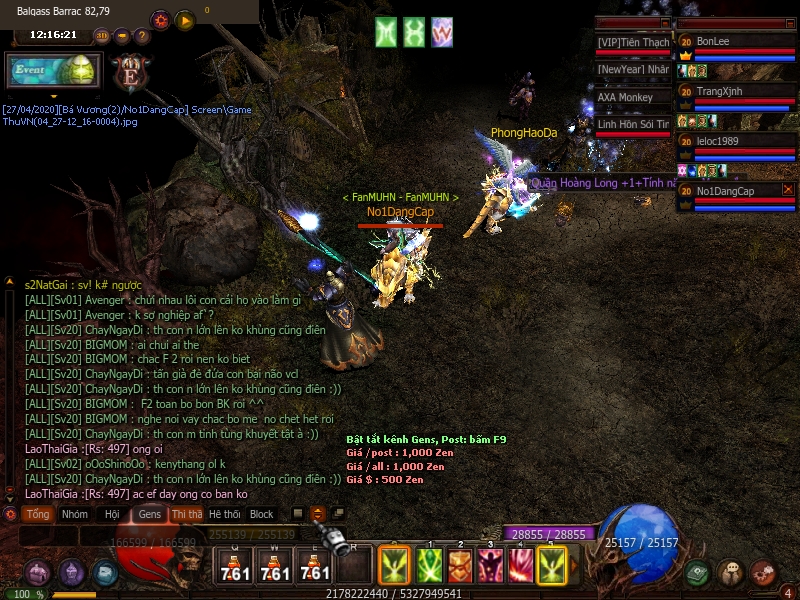800x600 pixels.
Task: Toggle the 3D camera button
Action: pyautogui.click(x=101, y=36)
